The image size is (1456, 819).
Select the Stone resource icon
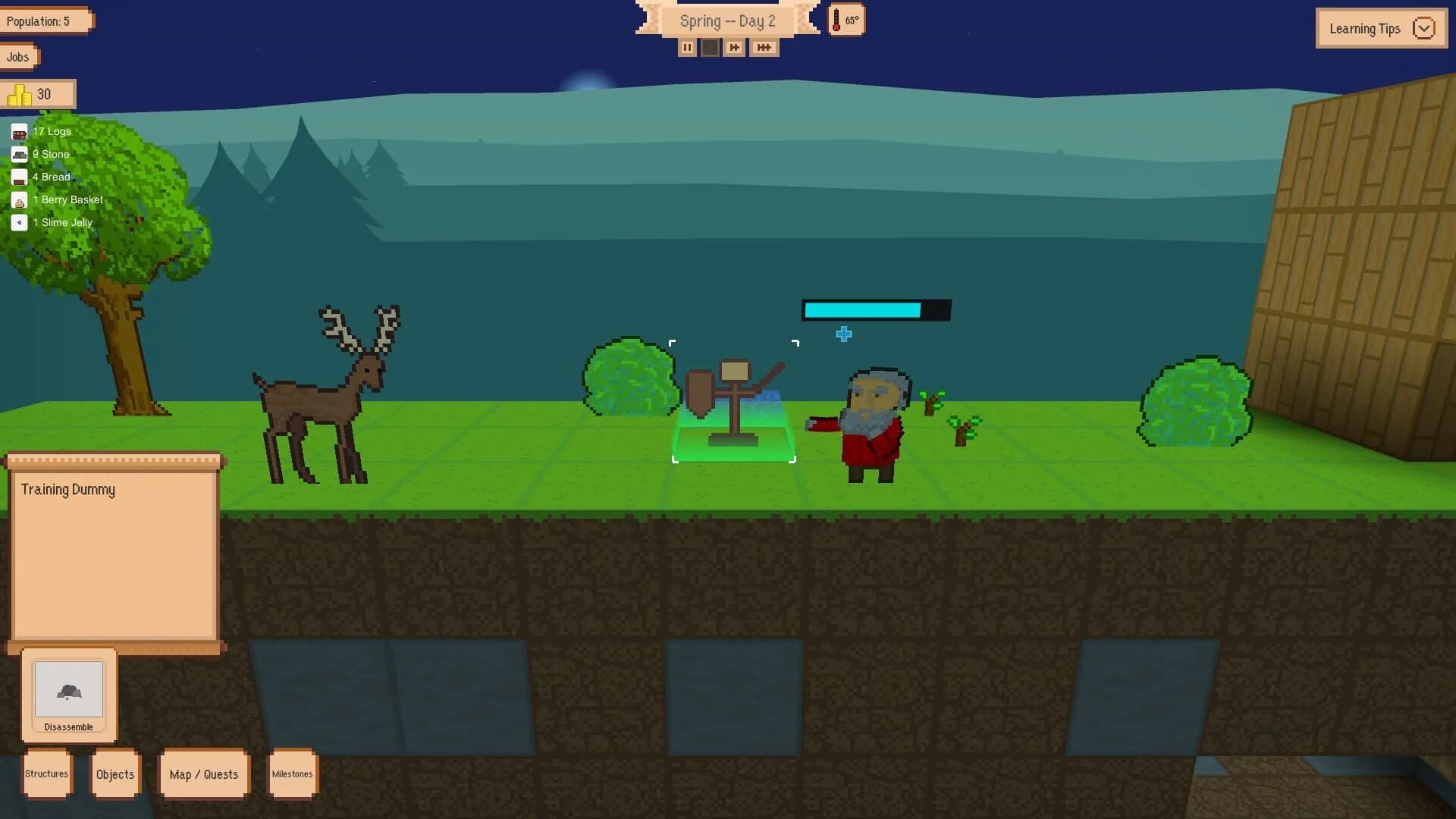tap(18, 154)
